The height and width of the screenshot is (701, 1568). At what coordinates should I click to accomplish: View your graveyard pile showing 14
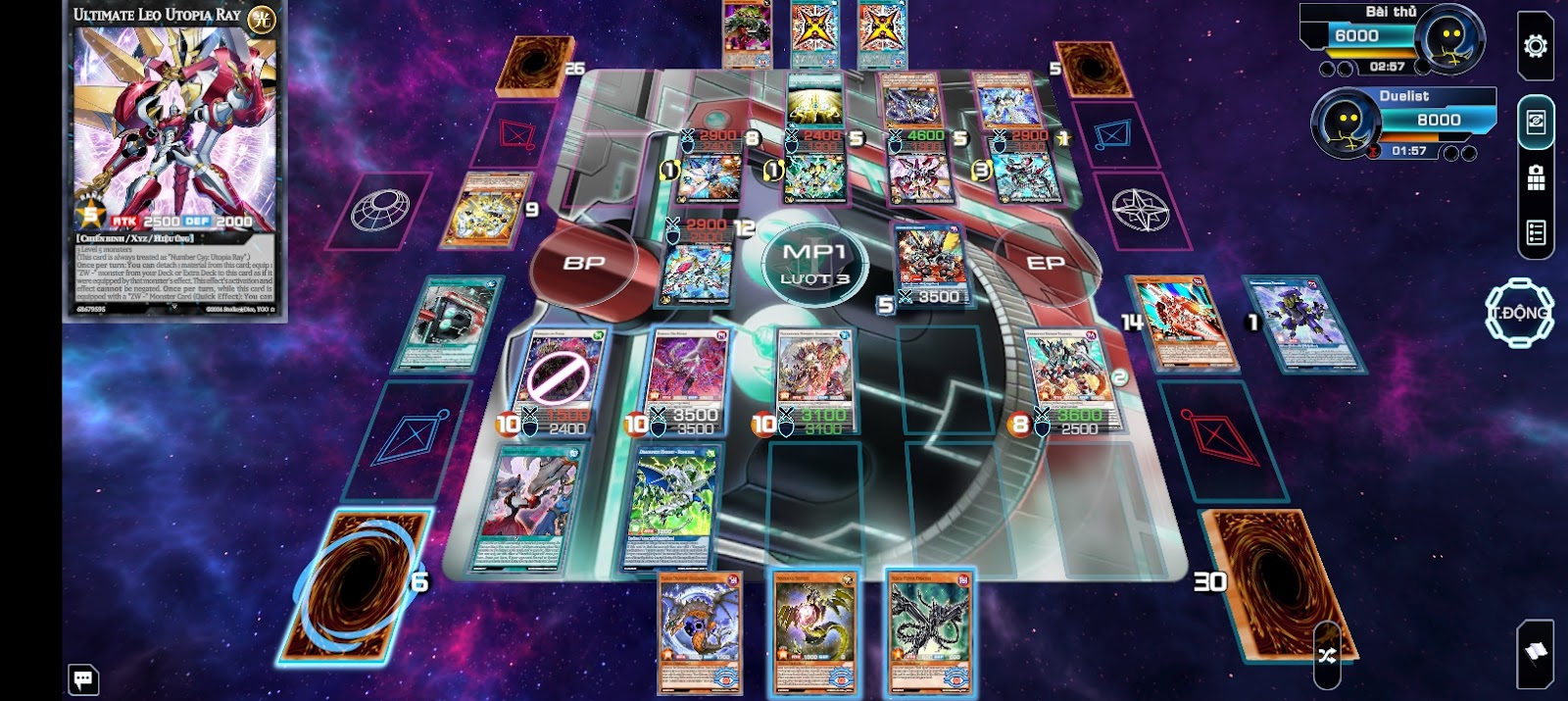click(1184, 325)
